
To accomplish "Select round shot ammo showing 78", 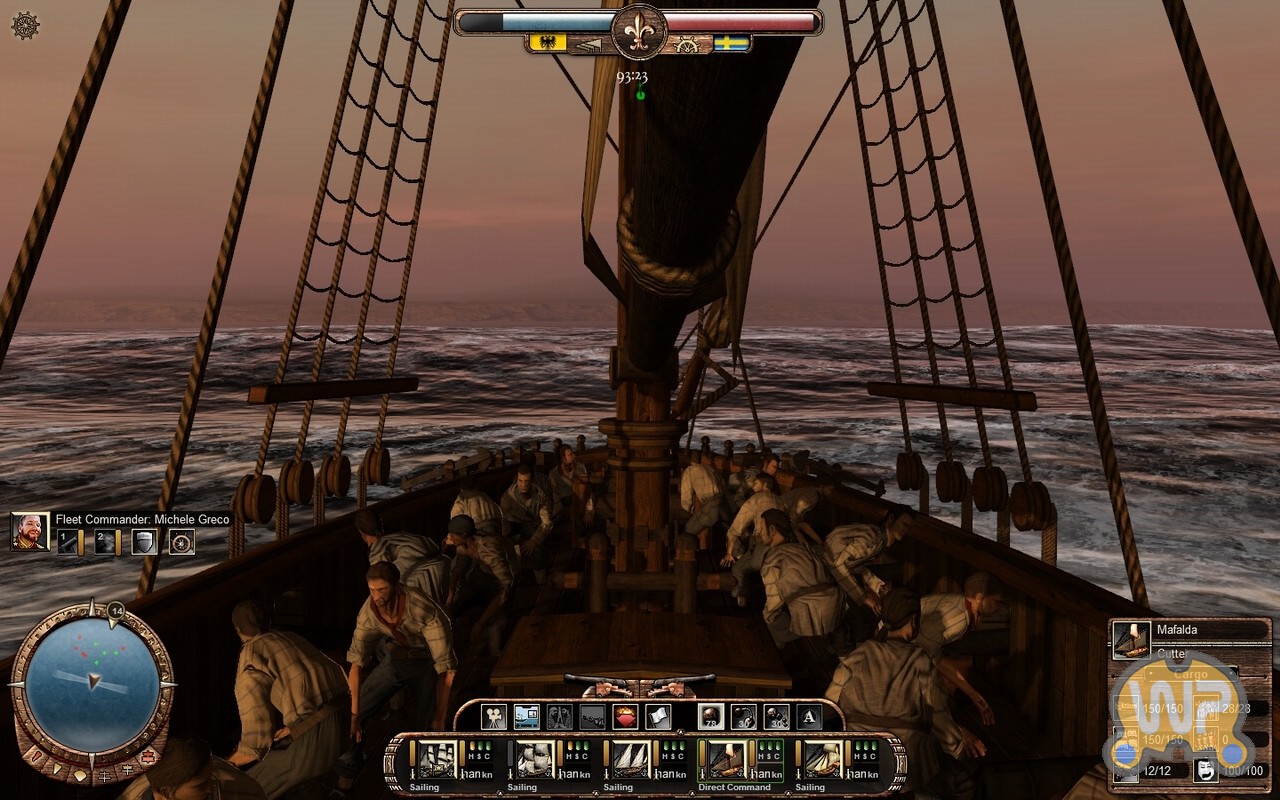I will tap(711, 716).
